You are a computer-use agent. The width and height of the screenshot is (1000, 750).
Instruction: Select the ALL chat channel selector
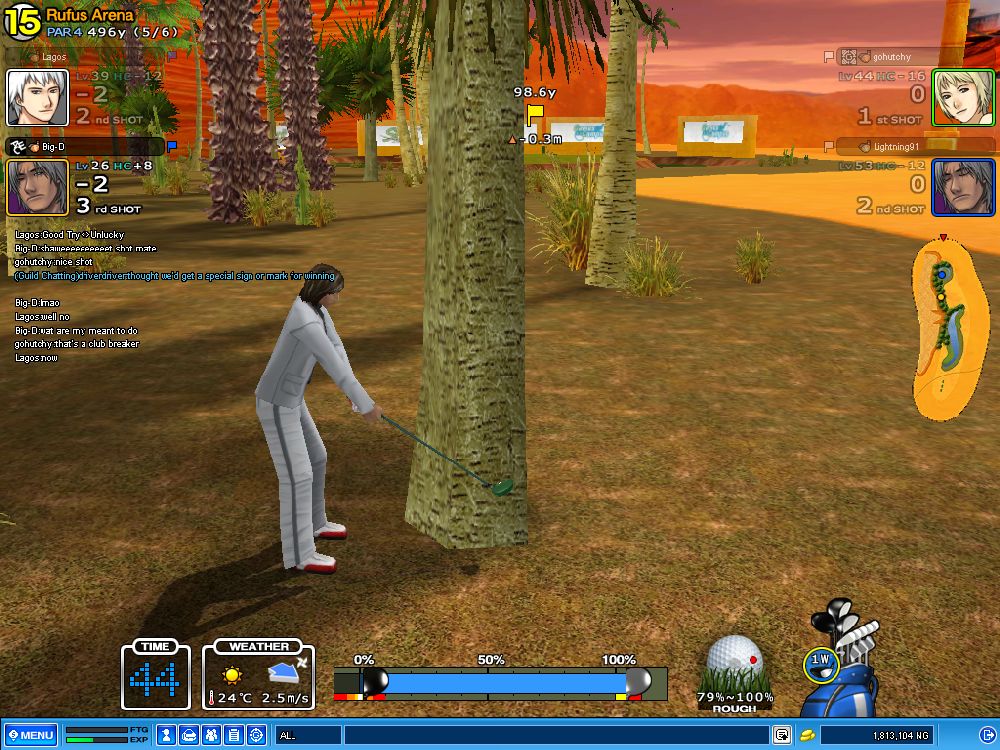coord(309,735)
